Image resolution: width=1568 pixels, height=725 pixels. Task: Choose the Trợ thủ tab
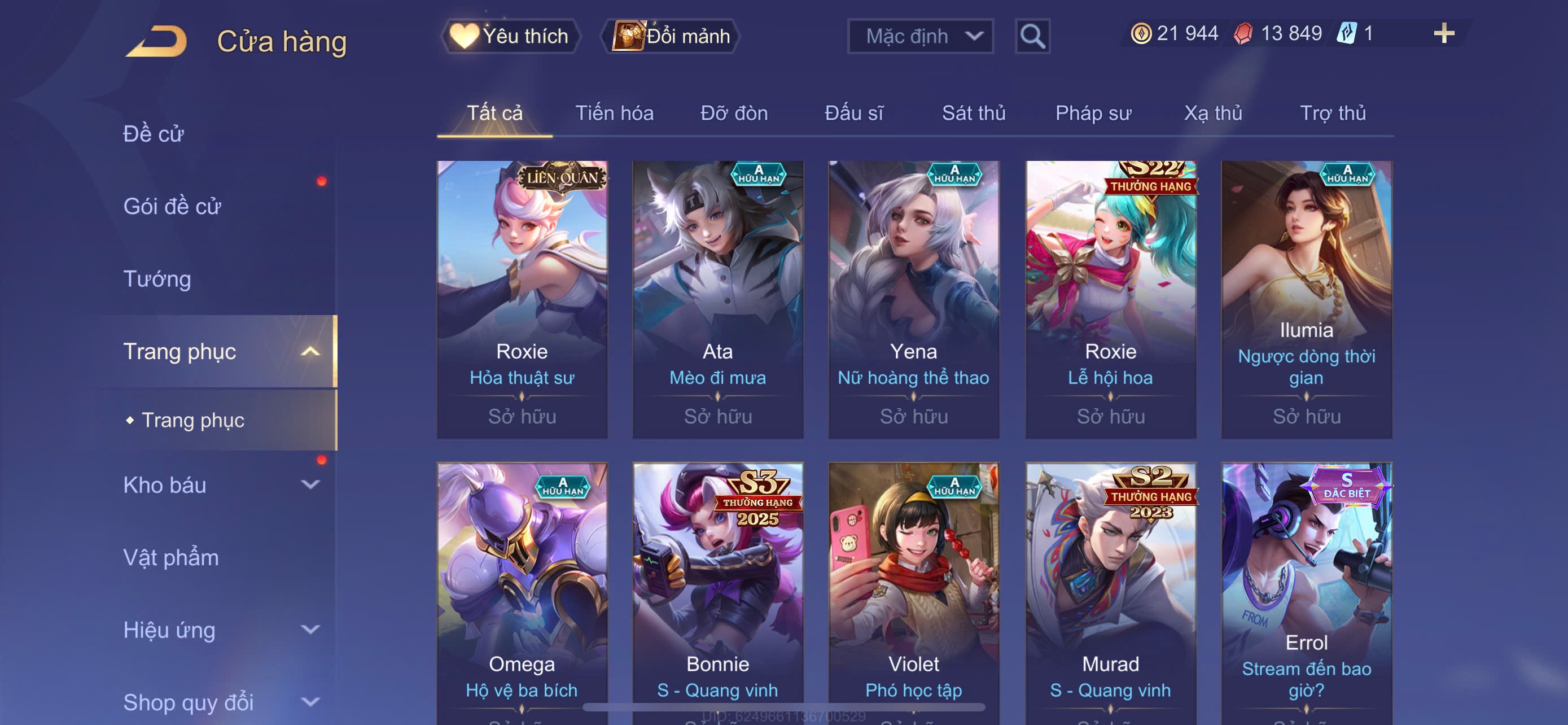pyautogui.click(x=1333, y=113)
